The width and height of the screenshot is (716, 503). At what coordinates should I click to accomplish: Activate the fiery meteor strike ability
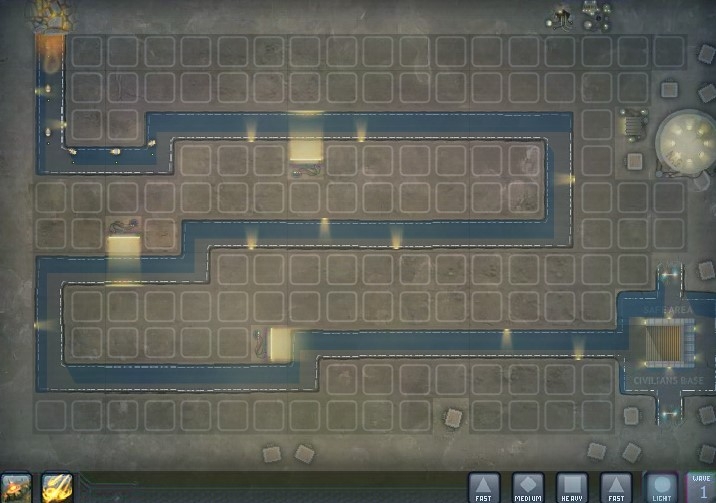tap(57, 488)
